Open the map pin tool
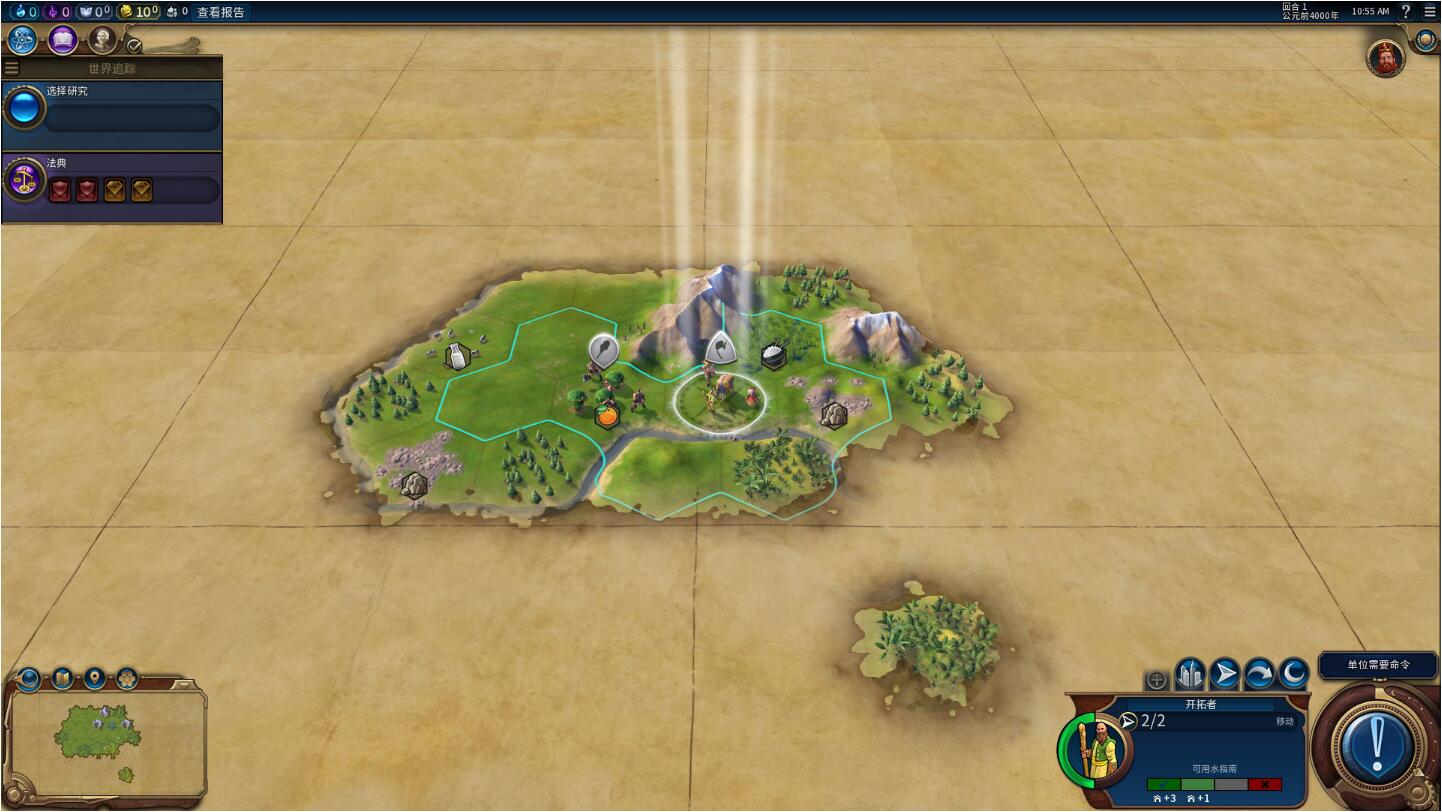This screenshot has height=812, width=1442. pos(95,679)
